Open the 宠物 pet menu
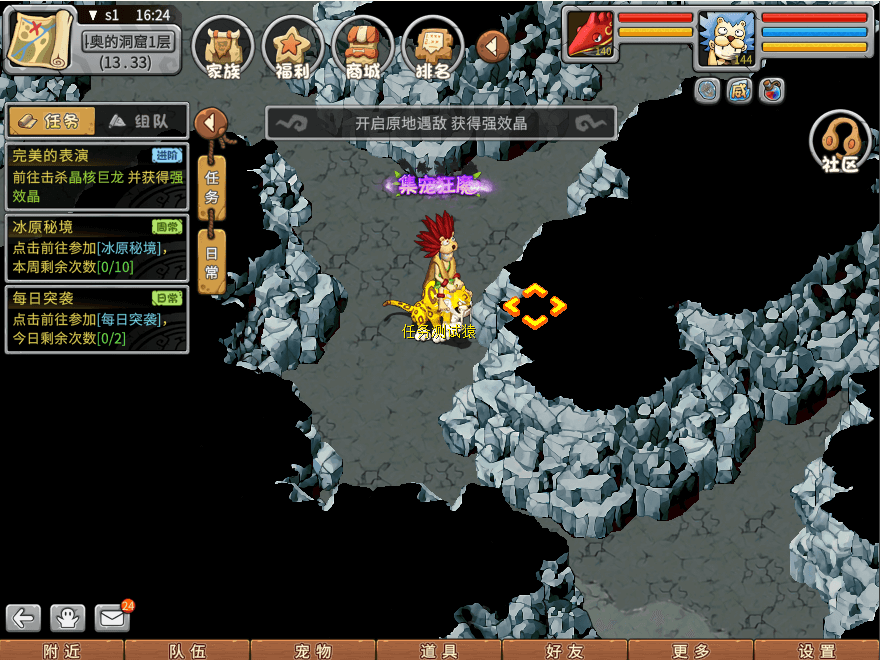The width and height of the screenshot is (880, 660). pos(313,651)
